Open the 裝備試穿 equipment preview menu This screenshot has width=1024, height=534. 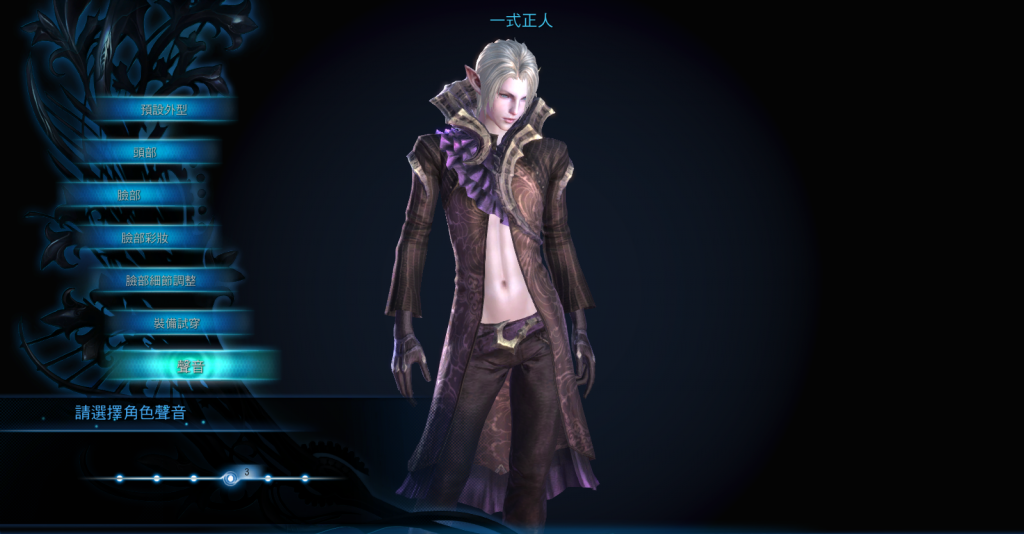(x=176, y=323)
